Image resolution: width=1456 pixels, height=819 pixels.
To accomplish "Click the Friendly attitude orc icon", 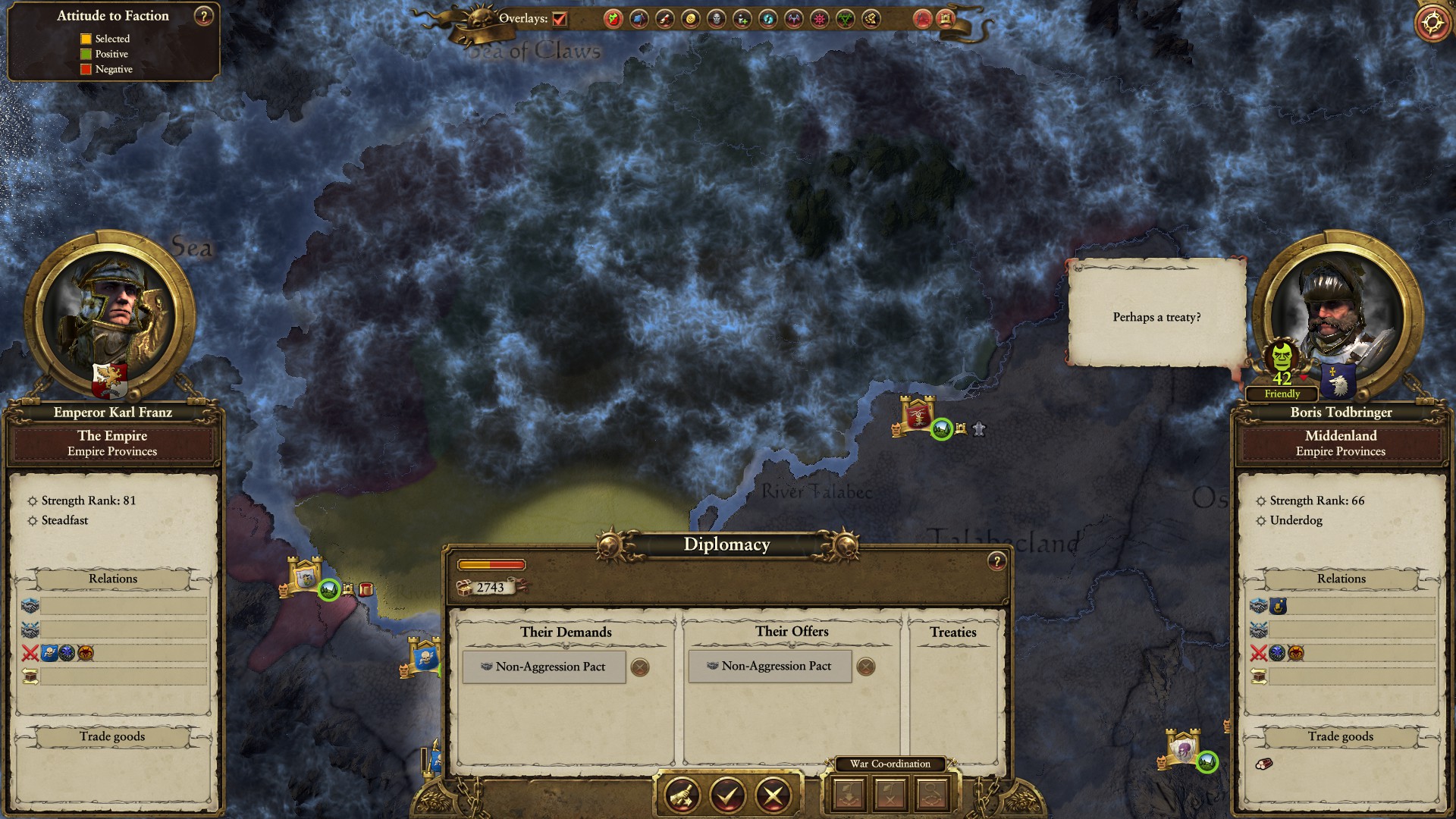I will pyautogui.click(x=1282, y=356).
